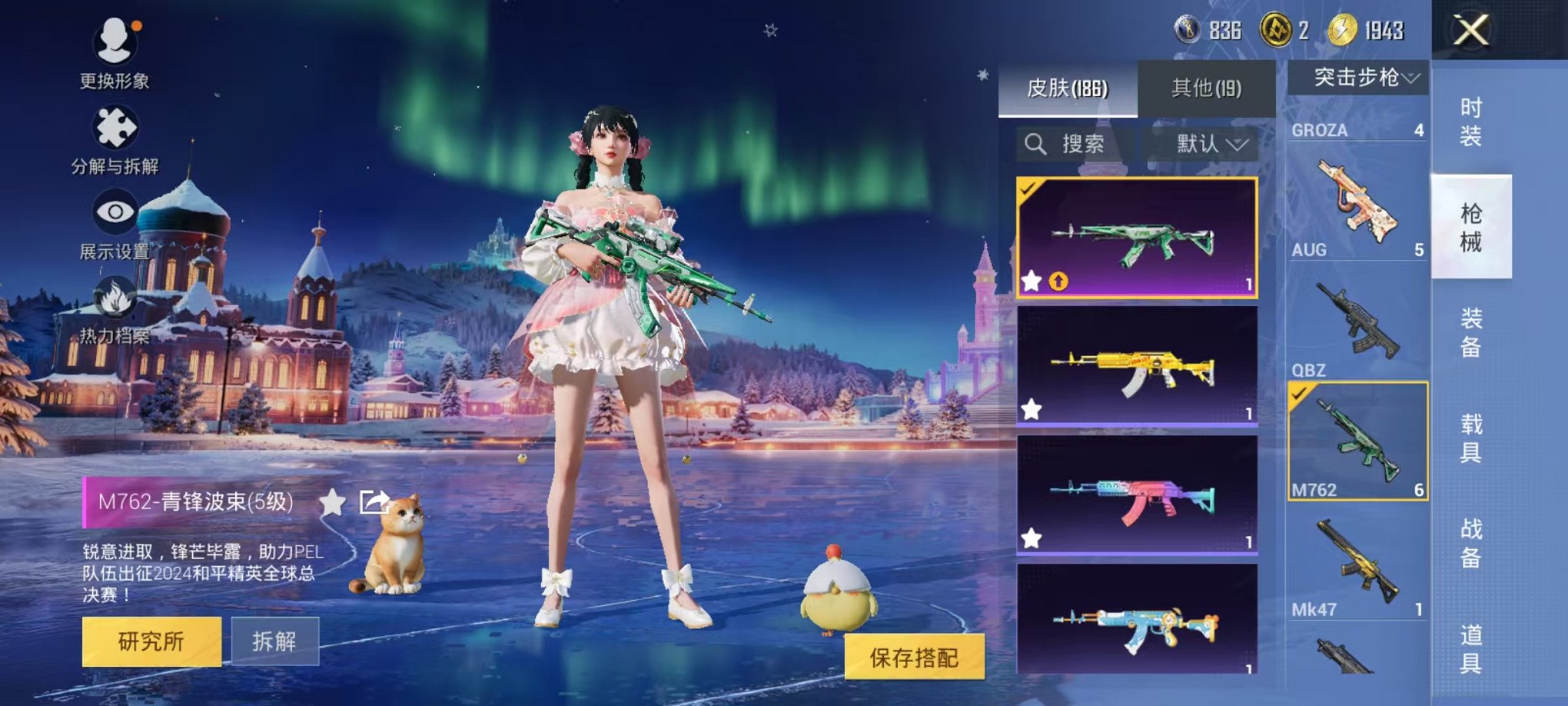Image resolution: width=1568 pixels, height=706 pixels.
Task: Switch to the 其他(19) tab
Action: click(1206, 88)
